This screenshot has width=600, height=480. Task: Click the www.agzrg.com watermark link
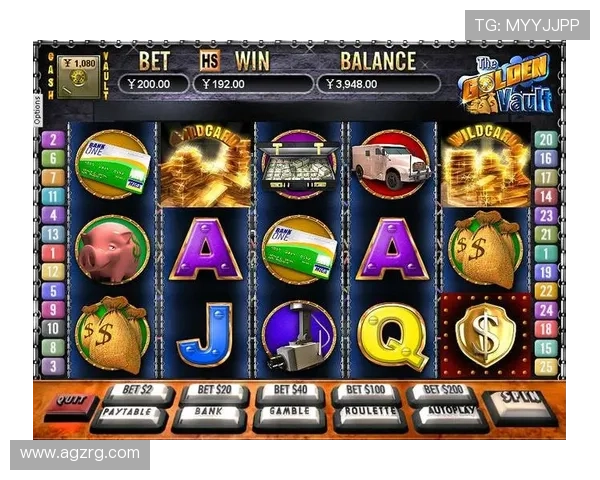80,453
